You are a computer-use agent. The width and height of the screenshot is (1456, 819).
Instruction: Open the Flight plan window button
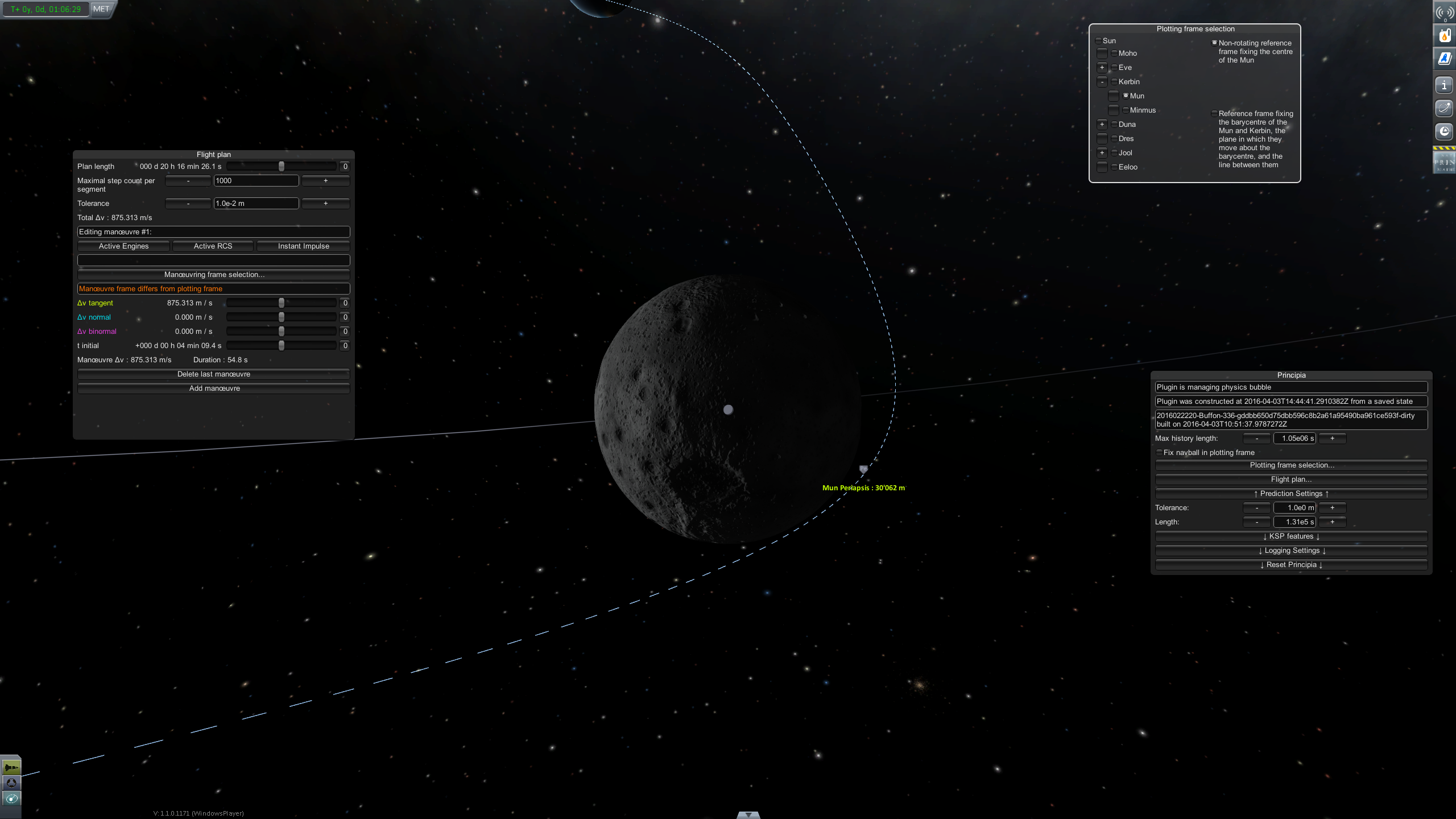[1291, 479]
